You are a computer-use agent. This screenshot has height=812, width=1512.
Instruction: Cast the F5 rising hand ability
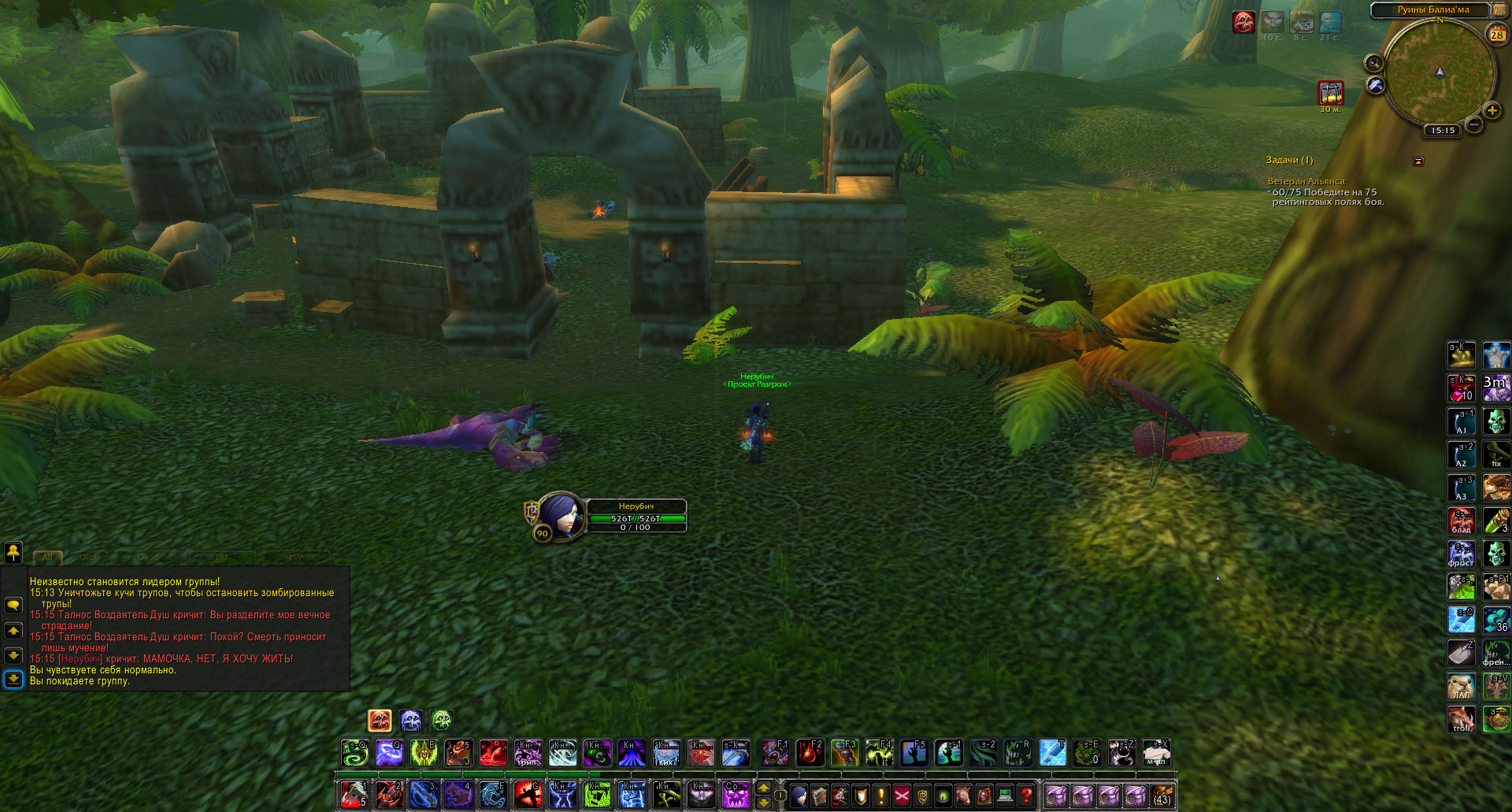pyautogui.click(x=913, y=753)
